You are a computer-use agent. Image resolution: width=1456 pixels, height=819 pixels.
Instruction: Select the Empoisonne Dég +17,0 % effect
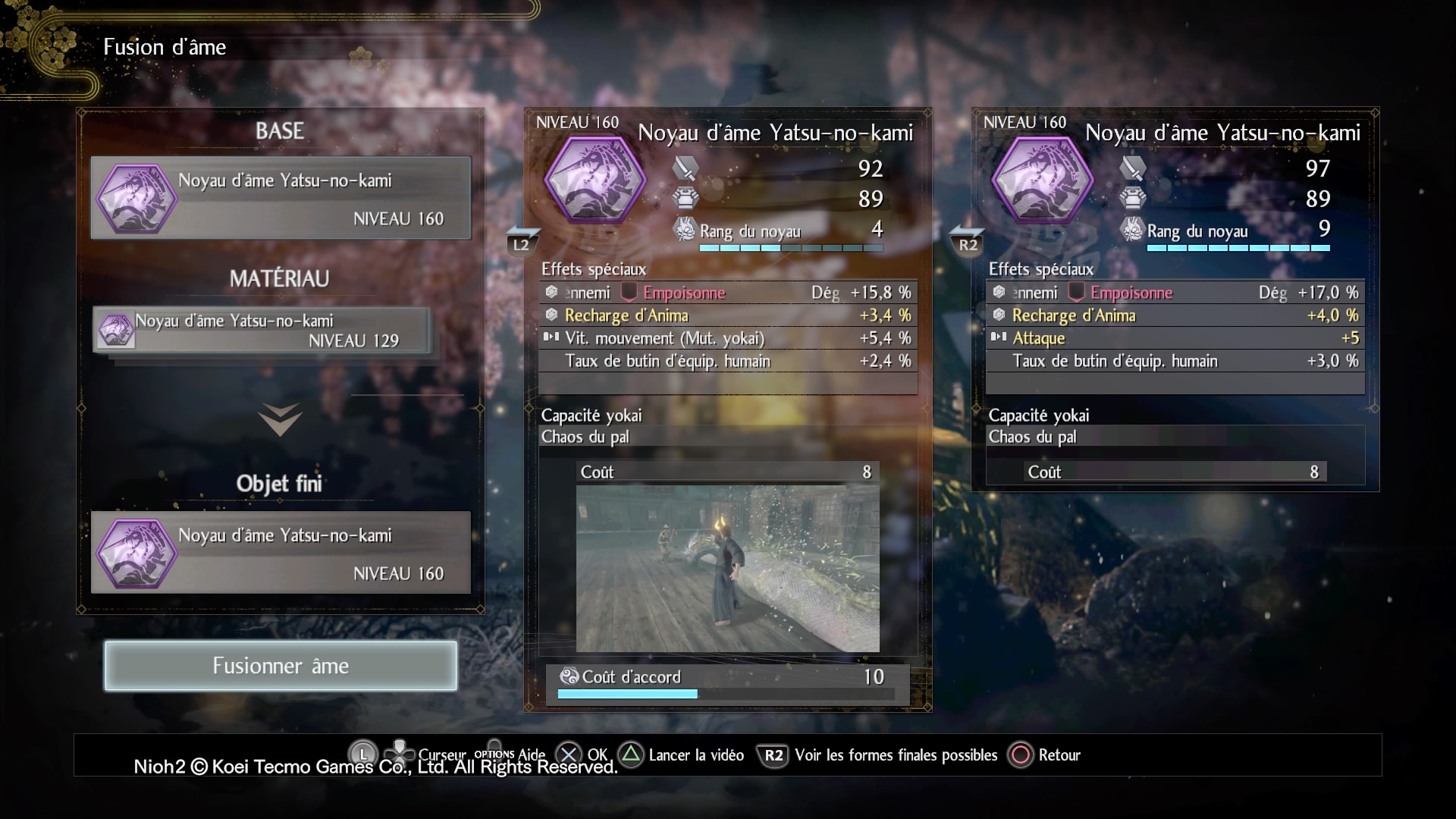[x=1175, y=293]
